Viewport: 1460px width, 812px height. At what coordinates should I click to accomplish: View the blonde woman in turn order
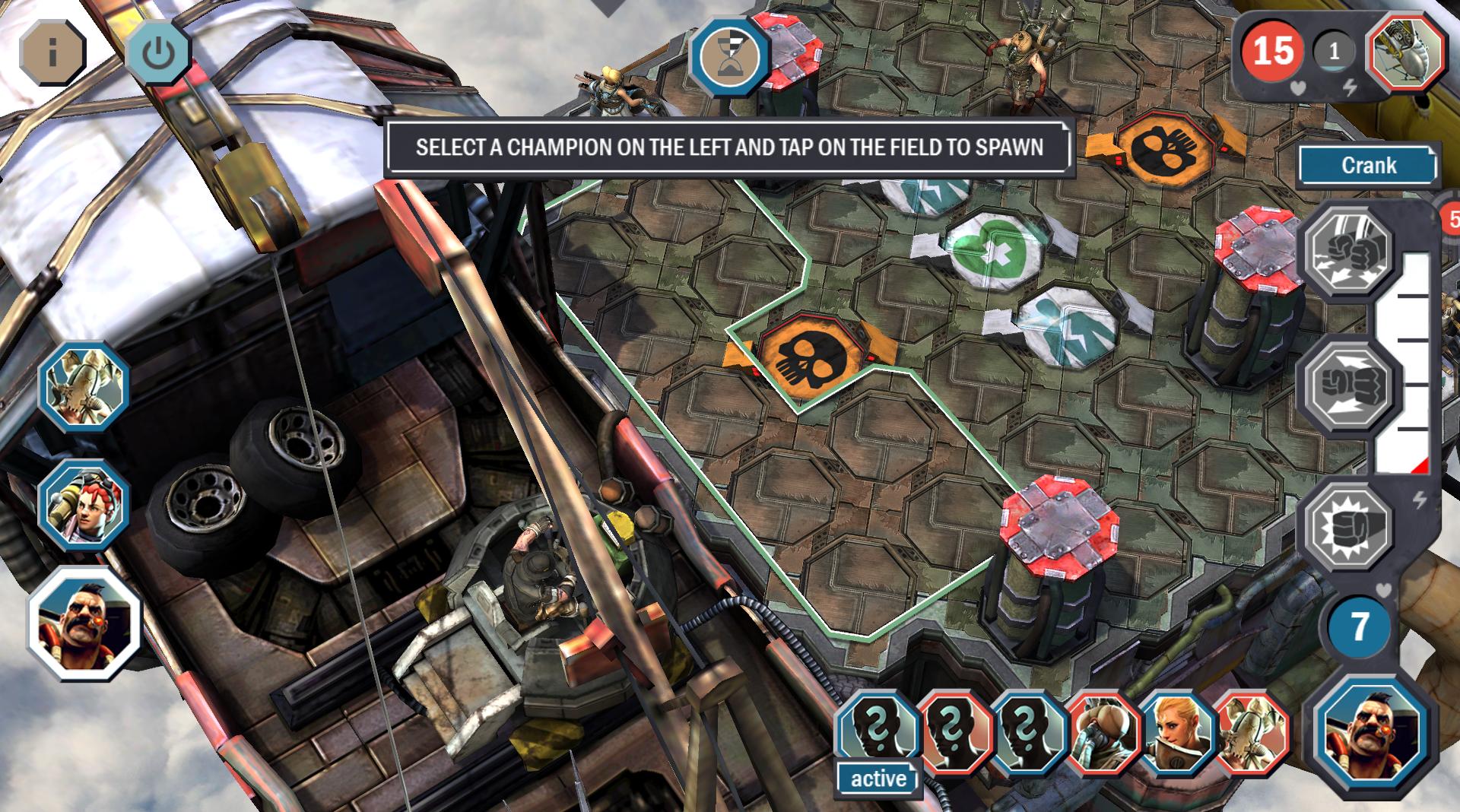point(1177,732)
